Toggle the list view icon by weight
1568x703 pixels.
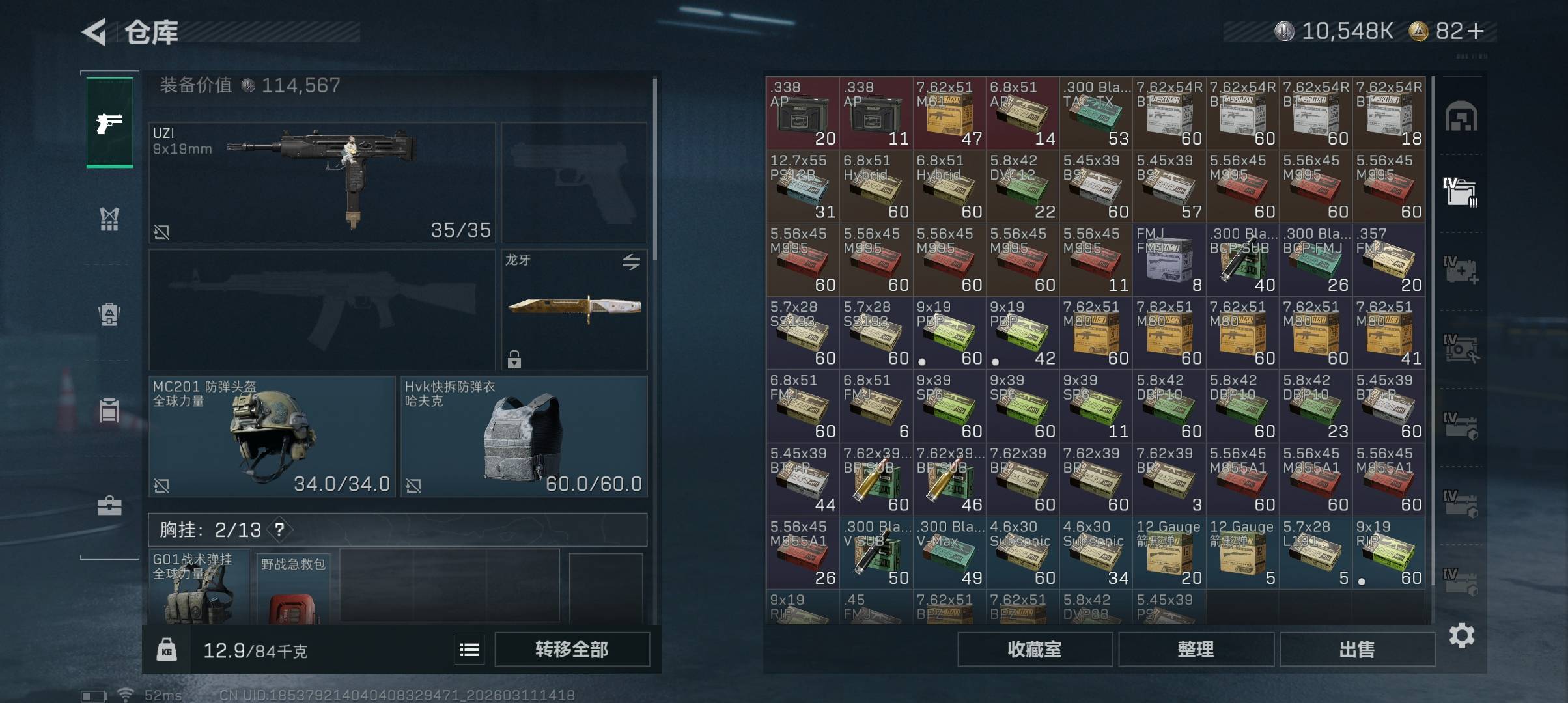pos(469,649)
